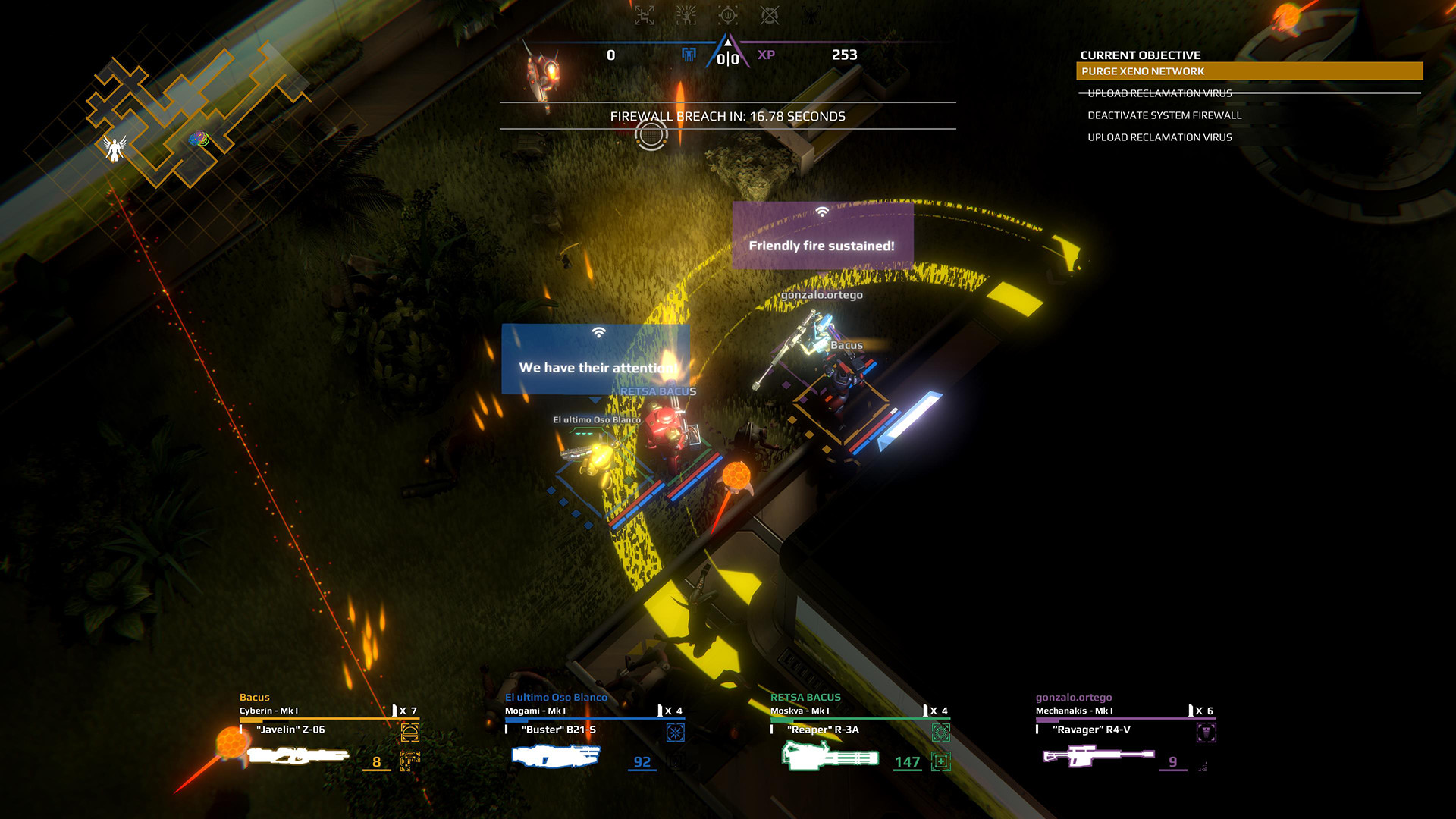Toggle the wifi indicator on the blue message banner

point(598,332)
